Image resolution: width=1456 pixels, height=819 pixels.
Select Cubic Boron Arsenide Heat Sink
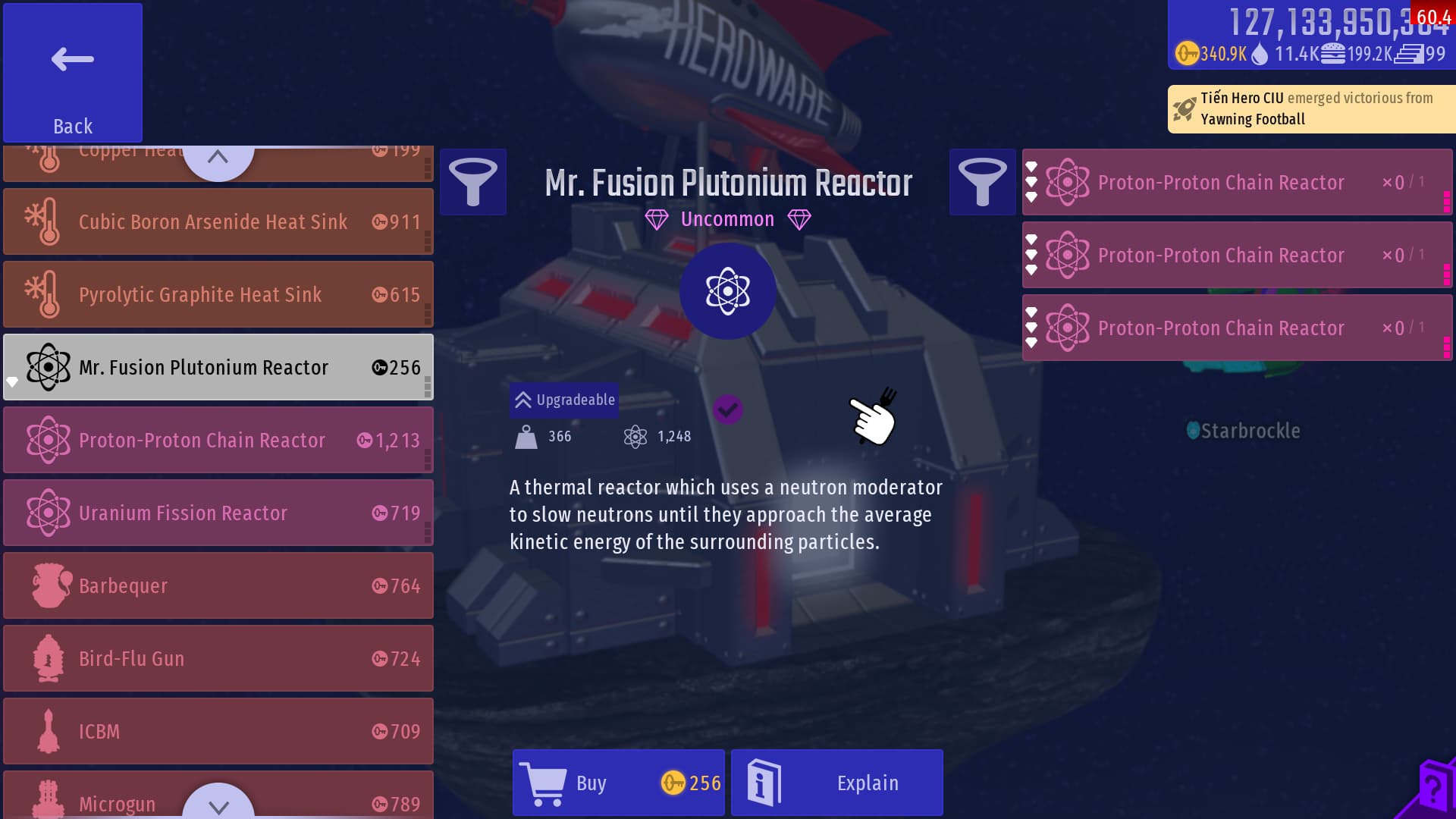pos(218,221)
